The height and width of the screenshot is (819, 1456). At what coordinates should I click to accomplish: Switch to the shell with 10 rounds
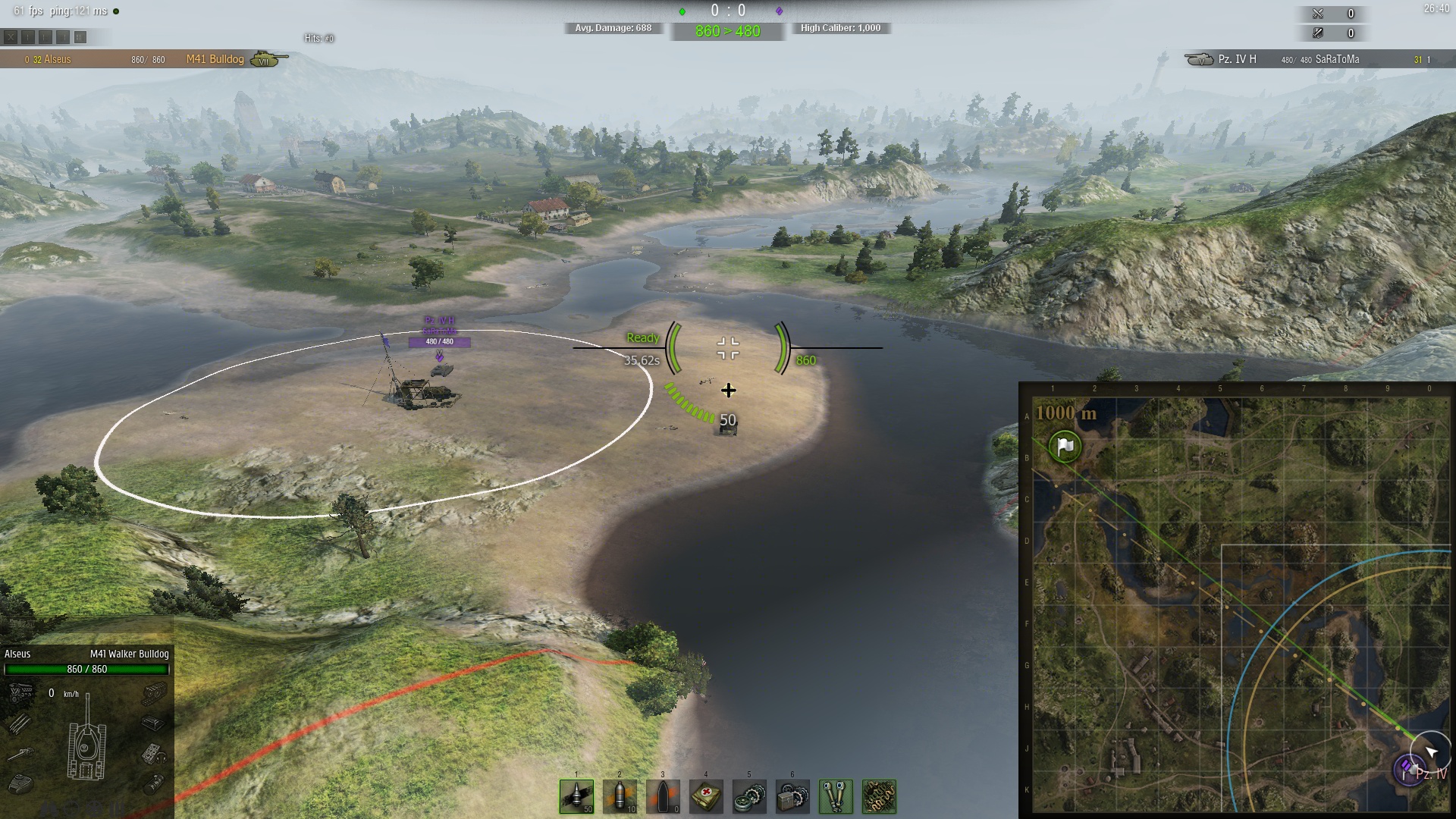click(620, 796)
